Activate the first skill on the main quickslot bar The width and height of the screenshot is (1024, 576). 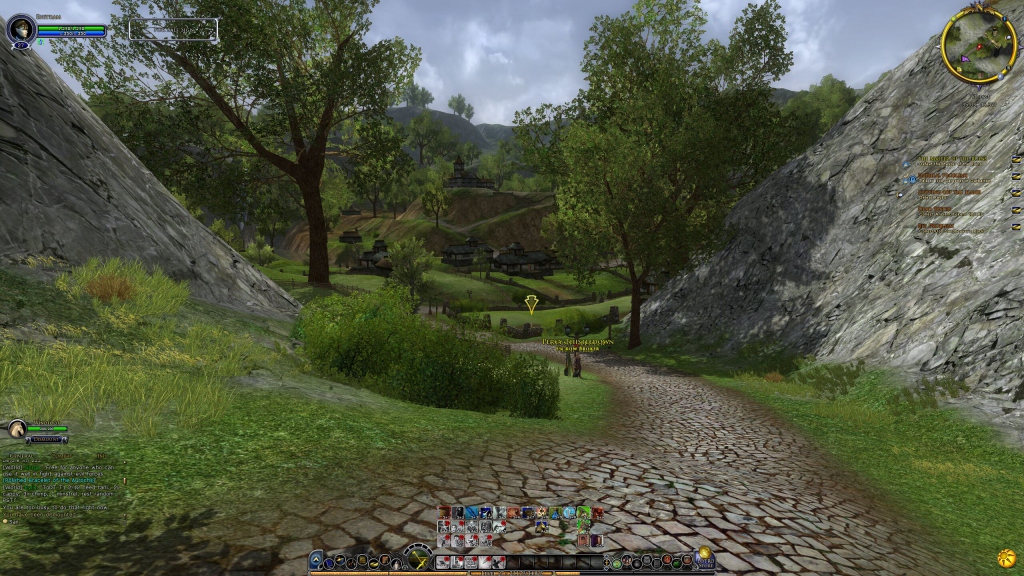443,563
